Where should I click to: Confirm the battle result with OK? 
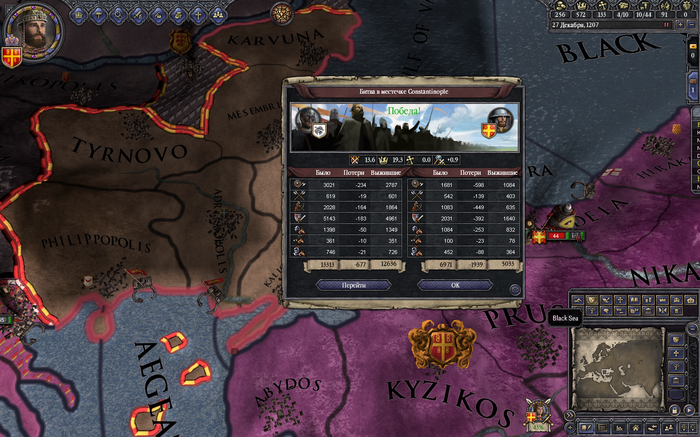pyautogui.click(x=454, y=285)
